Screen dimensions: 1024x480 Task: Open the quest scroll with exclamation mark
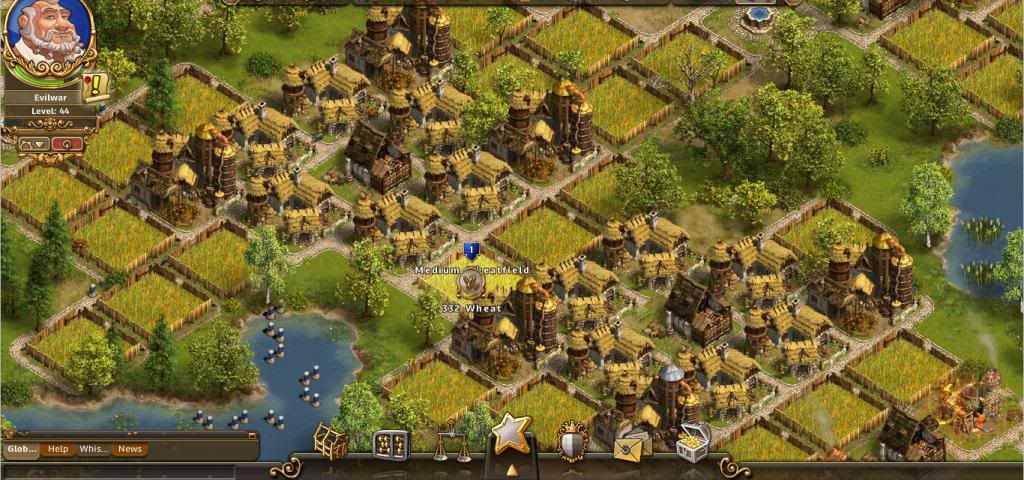(97, 87)
